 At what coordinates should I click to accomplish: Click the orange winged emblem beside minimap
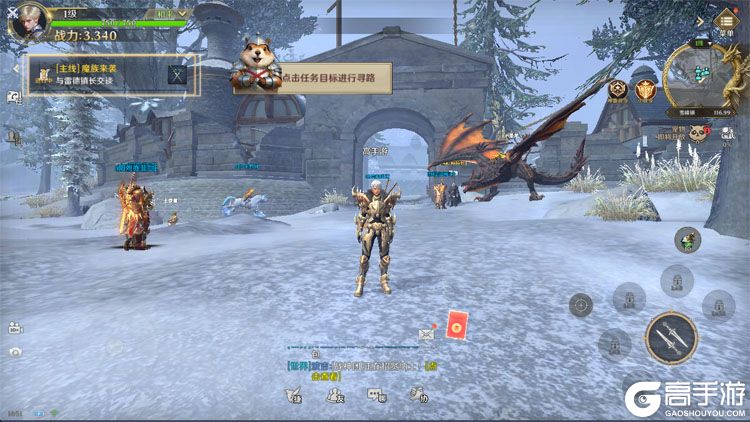tap(646, 90)
